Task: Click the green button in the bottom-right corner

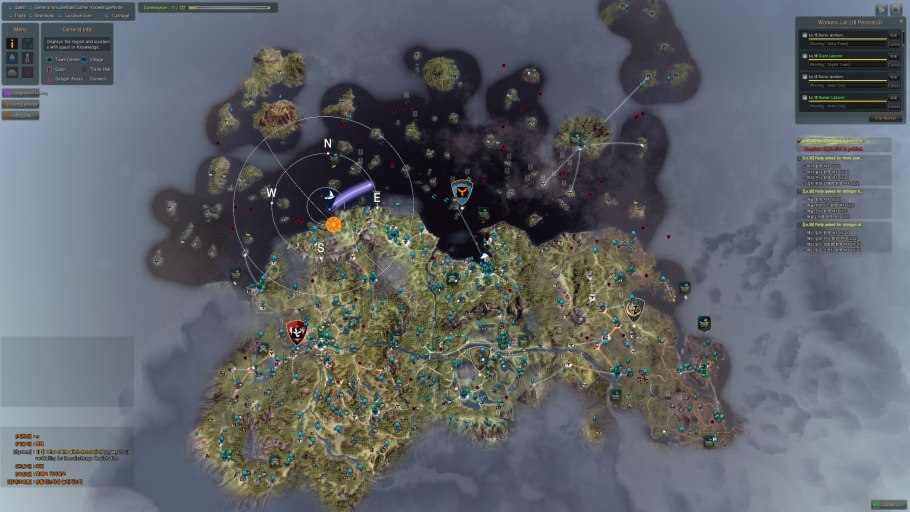Action: [888, 504]
